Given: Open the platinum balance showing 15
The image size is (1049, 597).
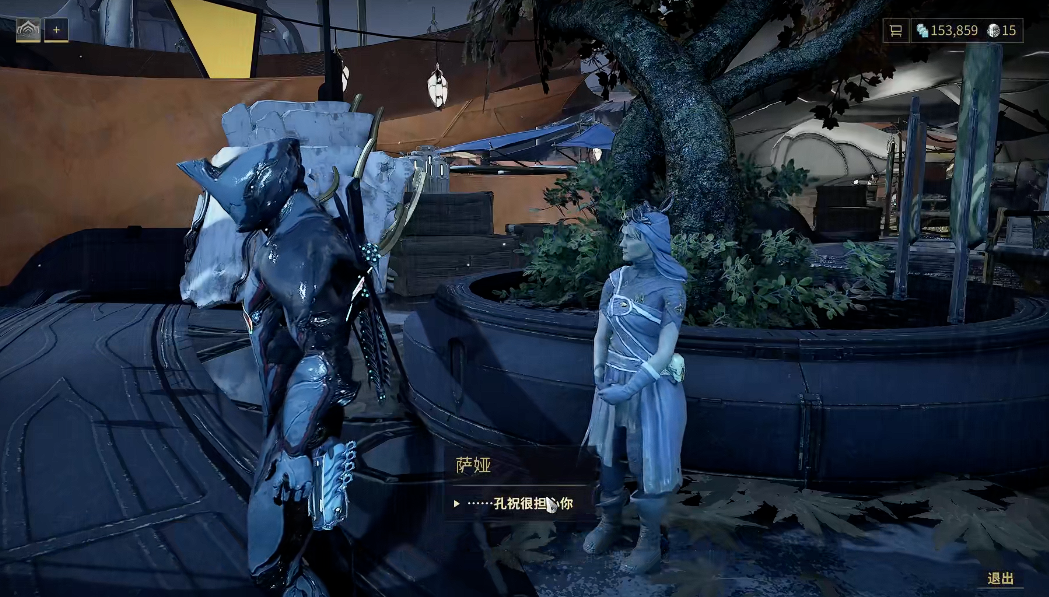Looking at the screenshot, I should [x=1002, y=31].
